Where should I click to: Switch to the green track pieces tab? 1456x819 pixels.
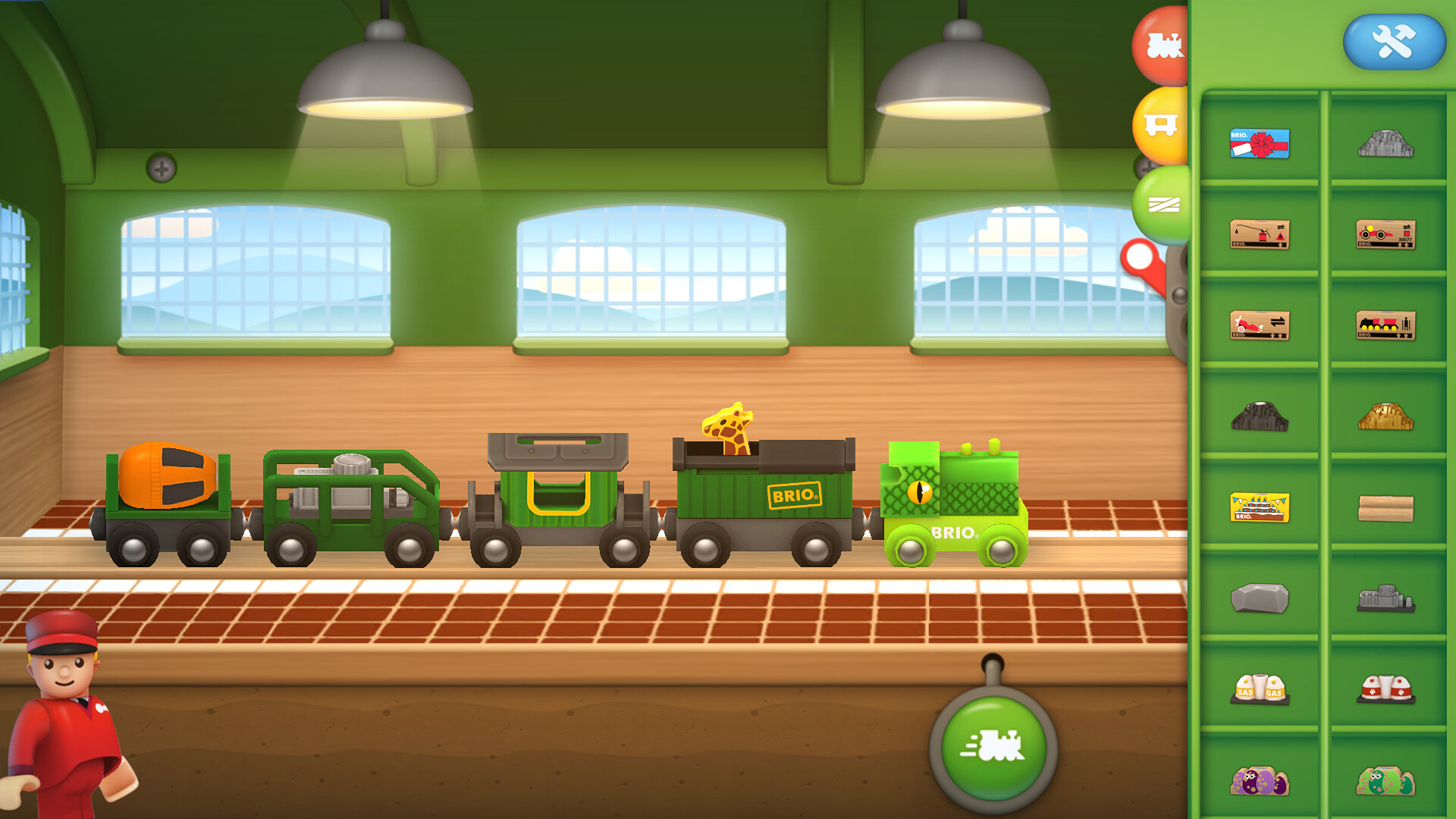[x=1162, y=204]
